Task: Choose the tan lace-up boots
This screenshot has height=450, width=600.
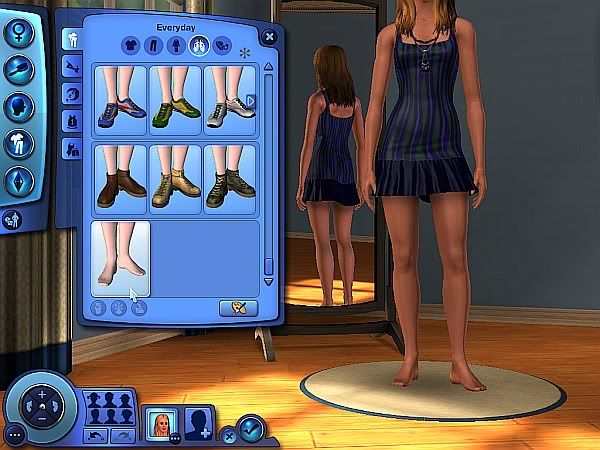Action: 176,177
